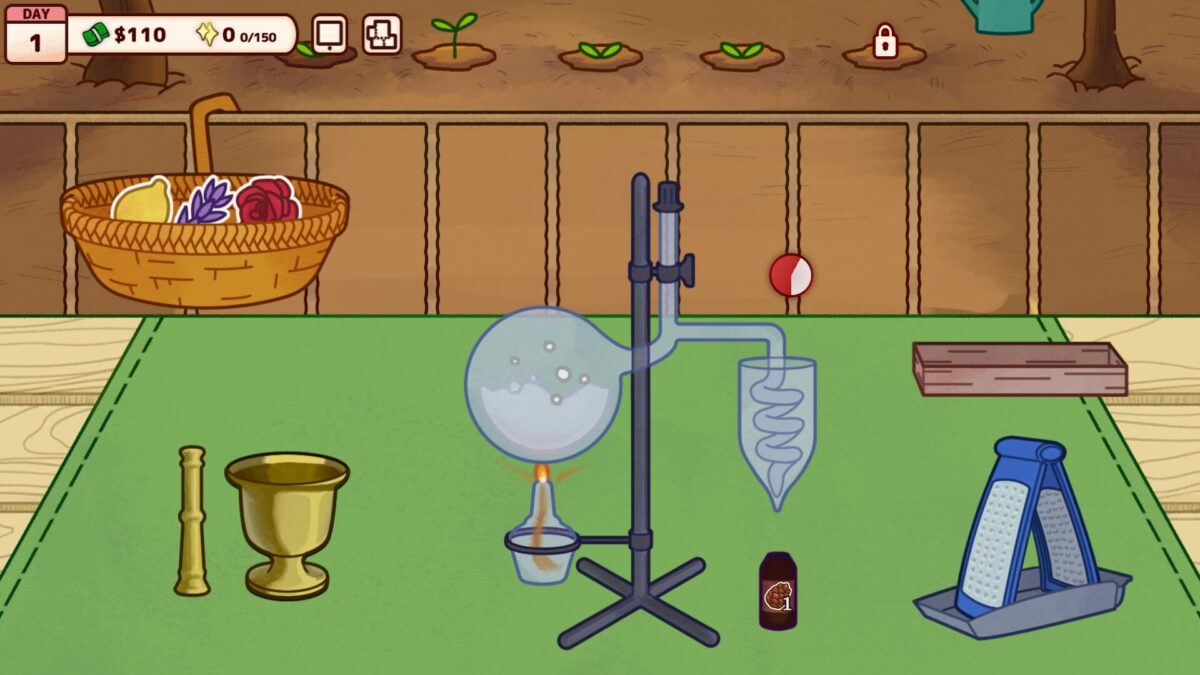Pick the lemon from the basket

[142, 201]
